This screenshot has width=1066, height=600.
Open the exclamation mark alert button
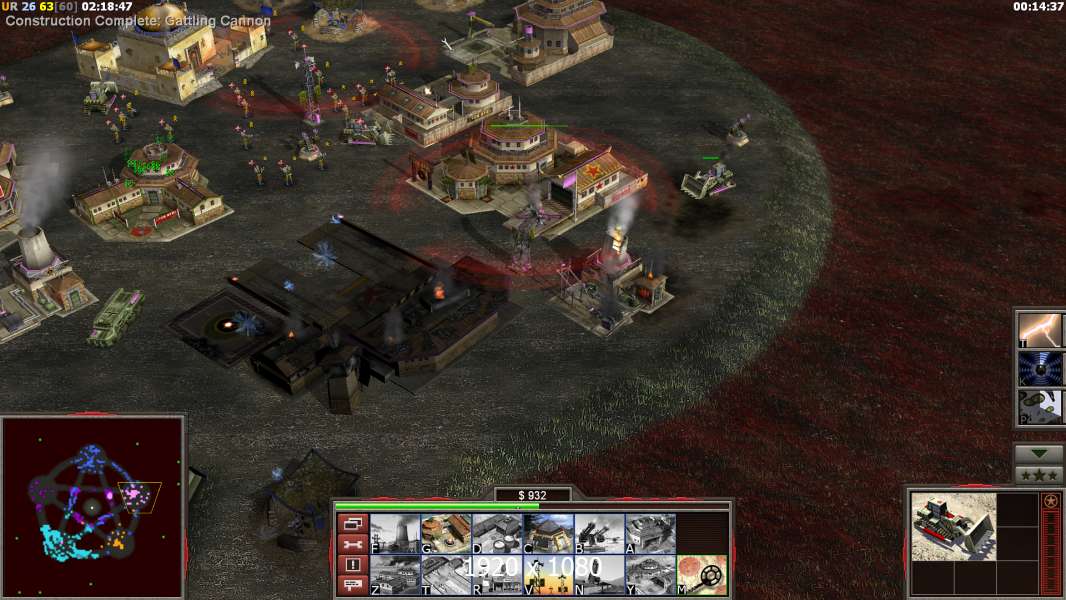pyautogui.click(x=352, y=565)
